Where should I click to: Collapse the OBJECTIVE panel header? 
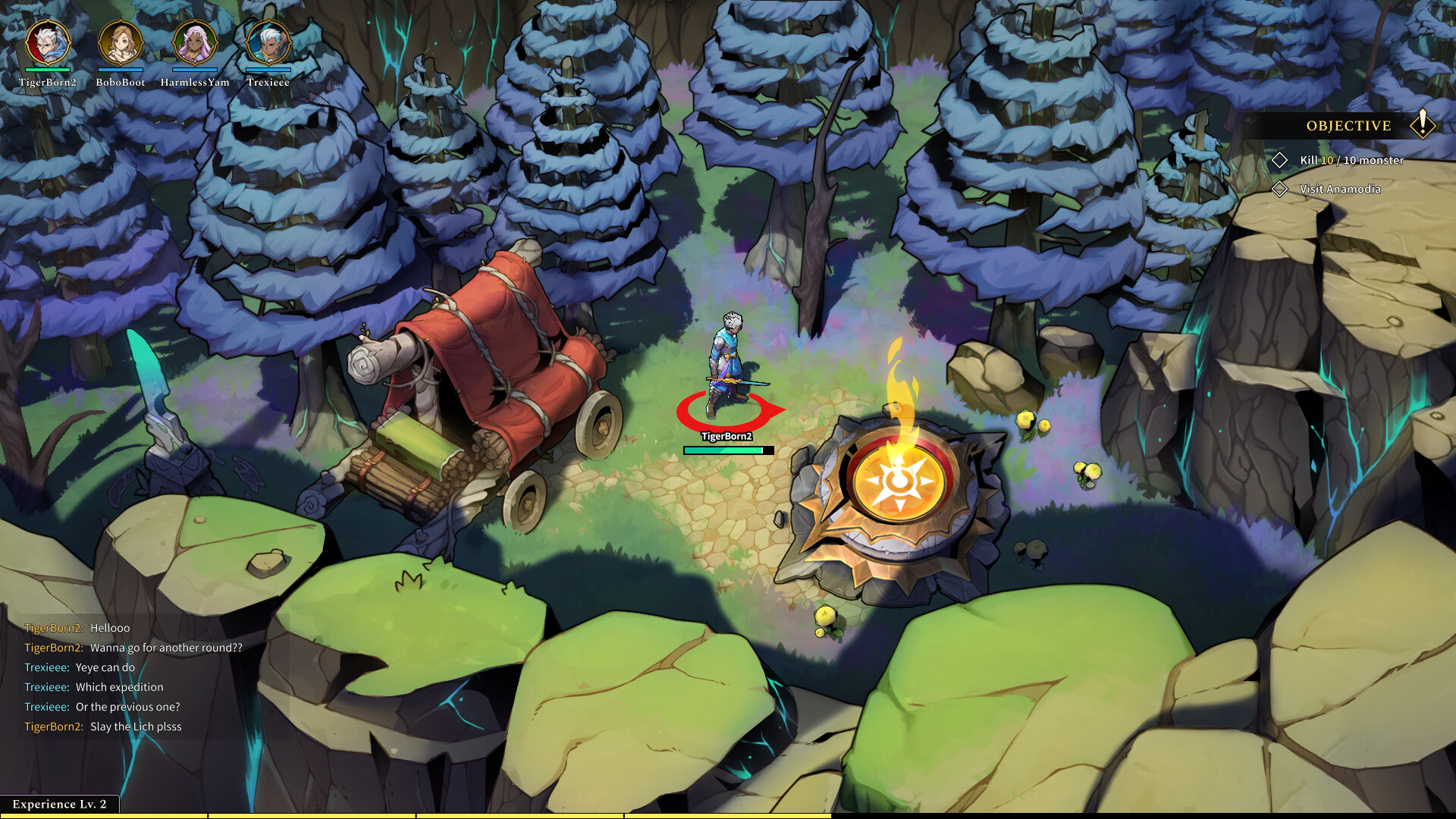click(x=1348, y=125)
